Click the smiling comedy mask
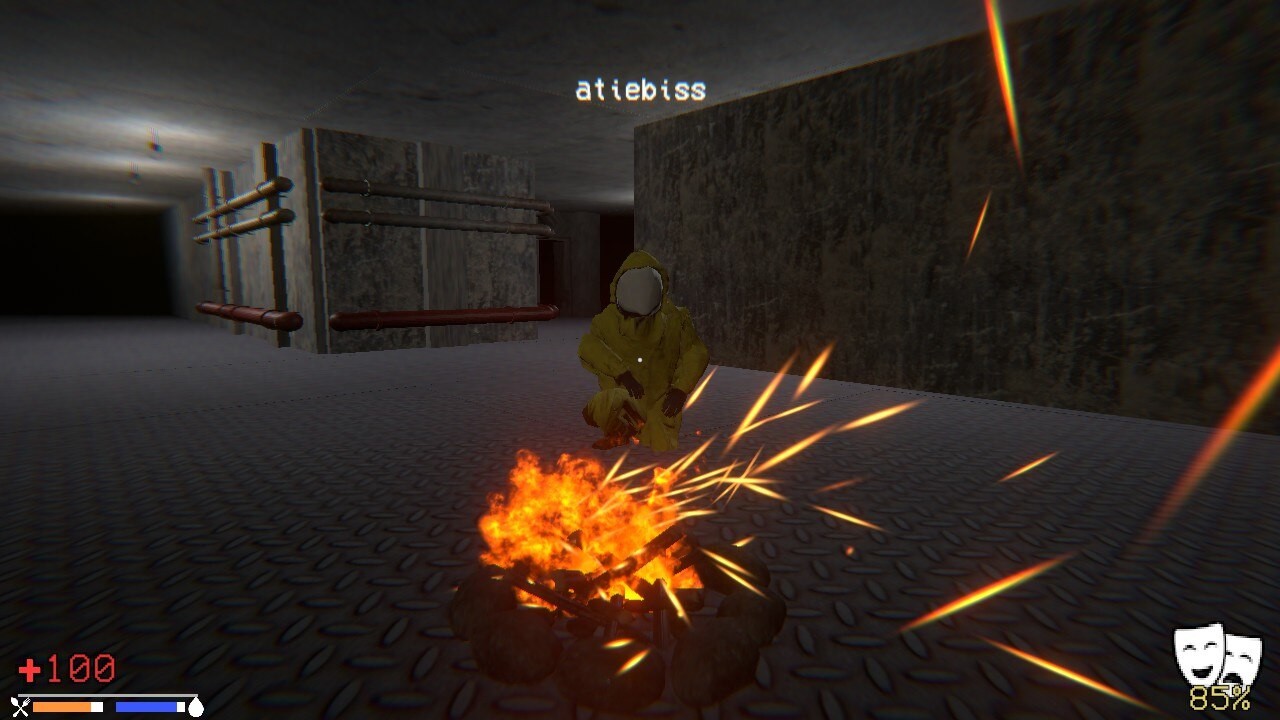 [1197, 653]
